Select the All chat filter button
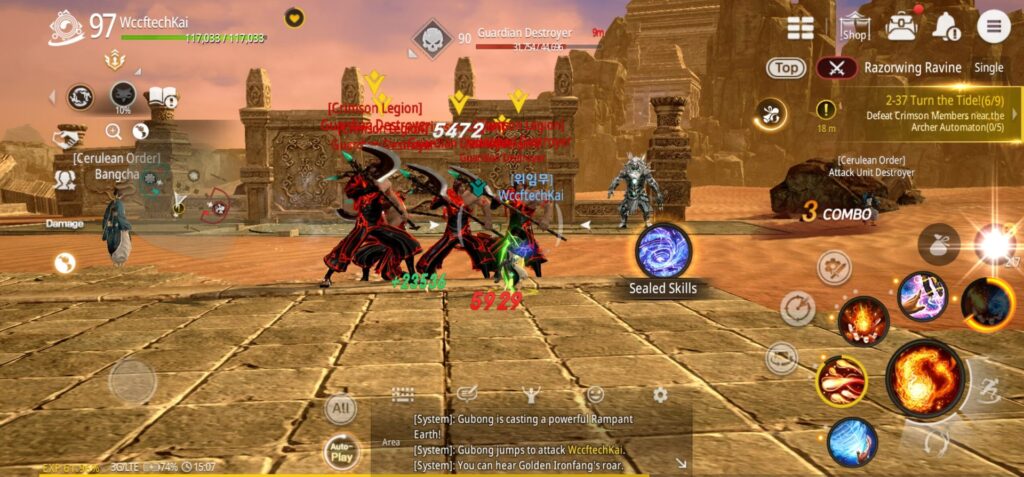Image resolution: width=1024 pixels, height=477 pixels. (342, 408)
